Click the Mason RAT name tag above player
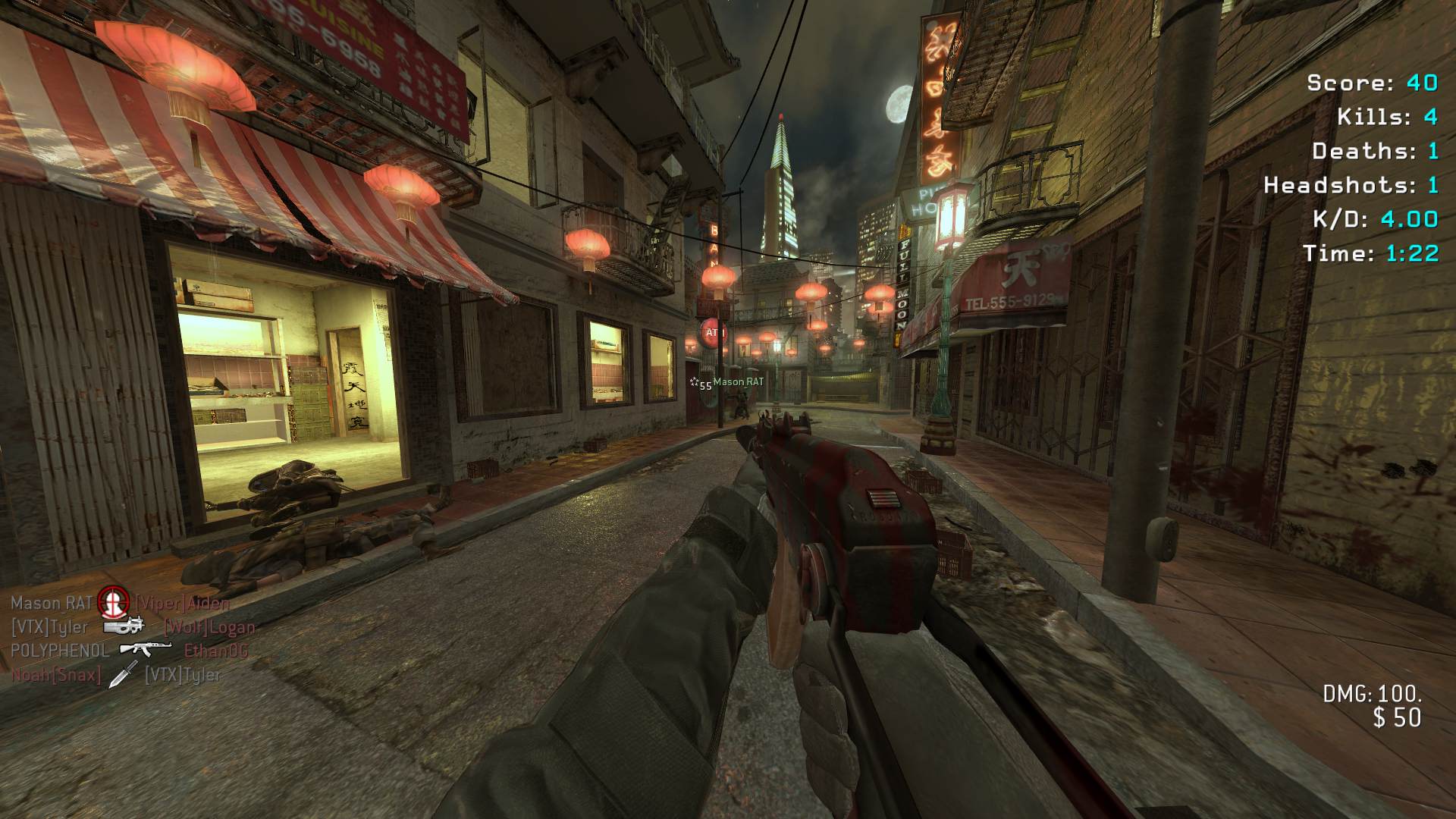Image resolution: width=1456 pixels, height=819 pixels. [x=738, y=382]
